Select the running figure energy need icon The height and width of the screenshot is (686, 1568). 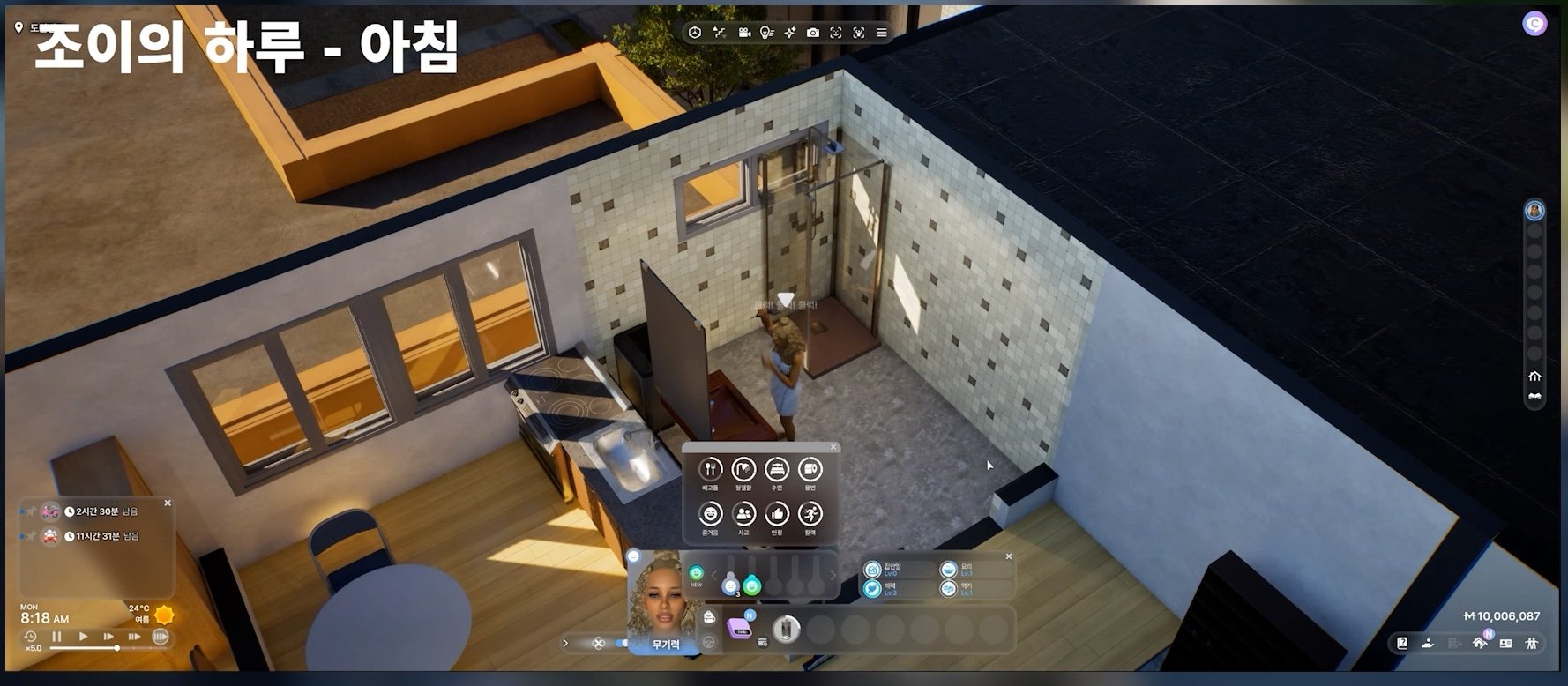point(810,513)
